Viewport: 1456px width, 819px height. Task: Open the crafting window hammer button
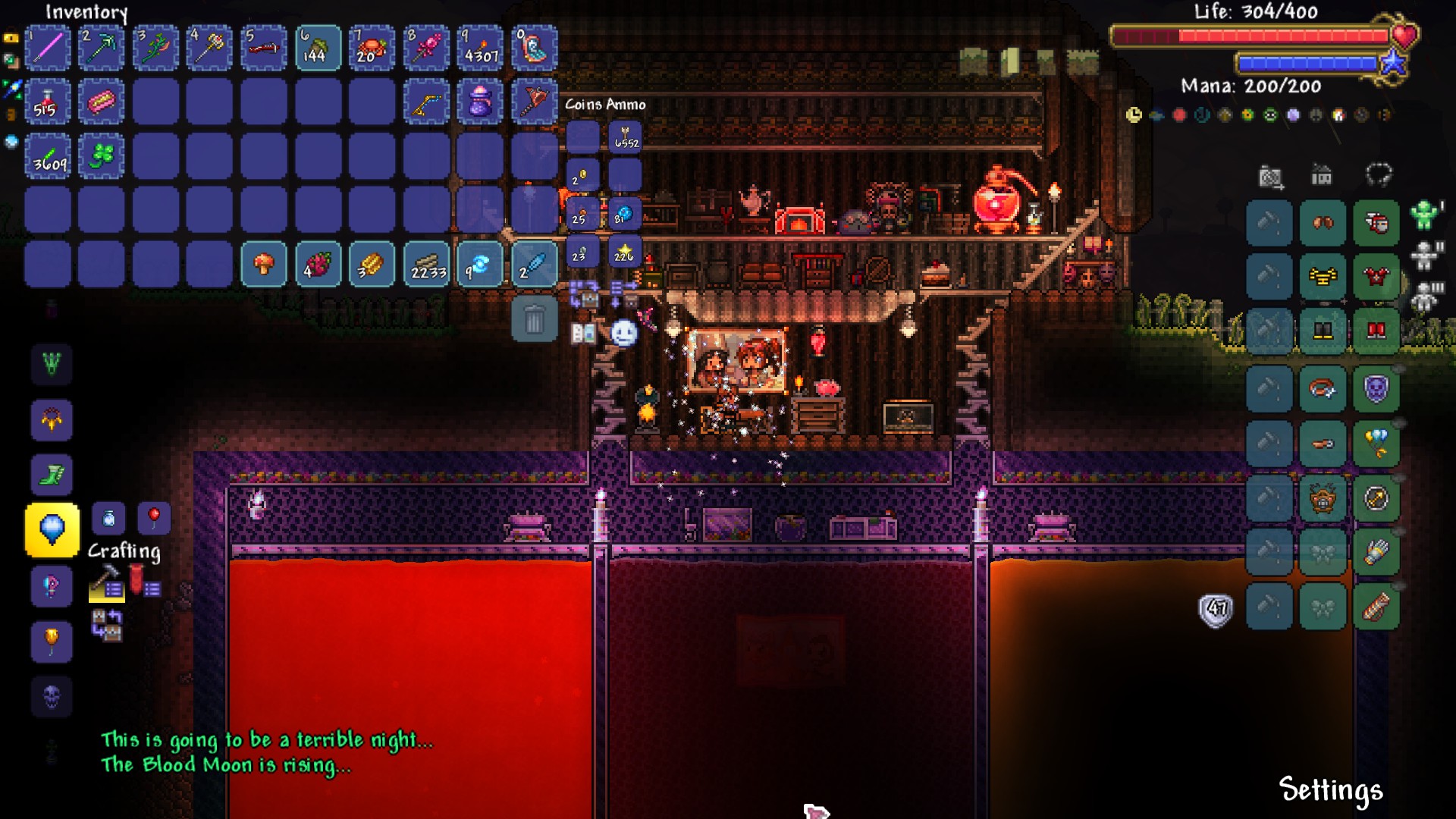106,584
